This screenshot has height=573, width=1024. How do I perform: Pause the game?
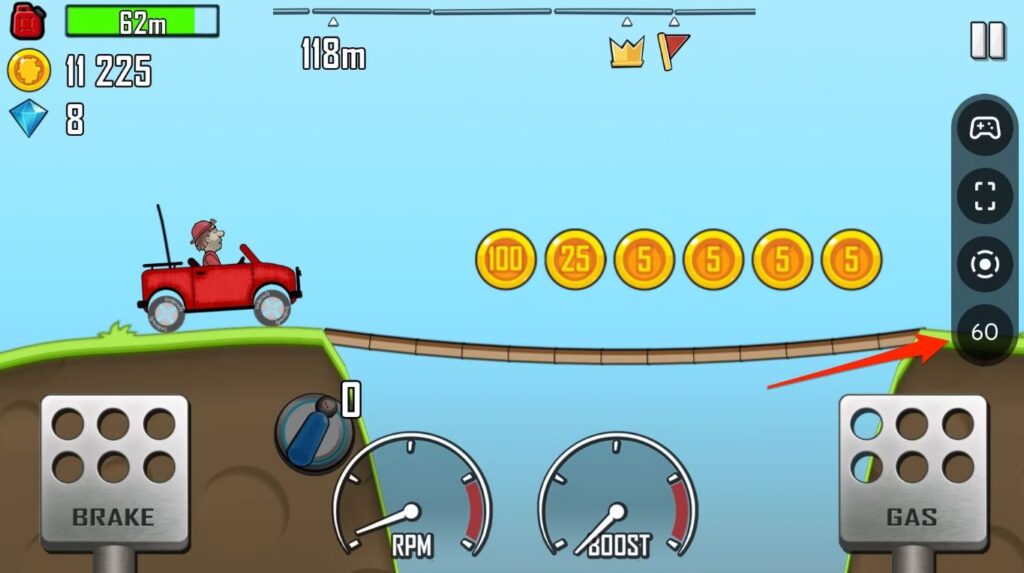coord(987,40)
